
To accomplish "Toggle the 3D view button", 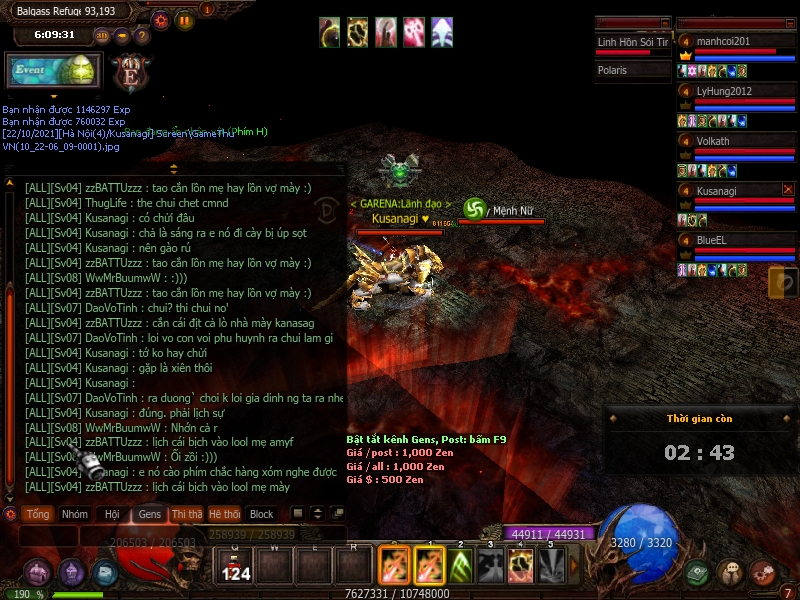I will coord(102,36).
